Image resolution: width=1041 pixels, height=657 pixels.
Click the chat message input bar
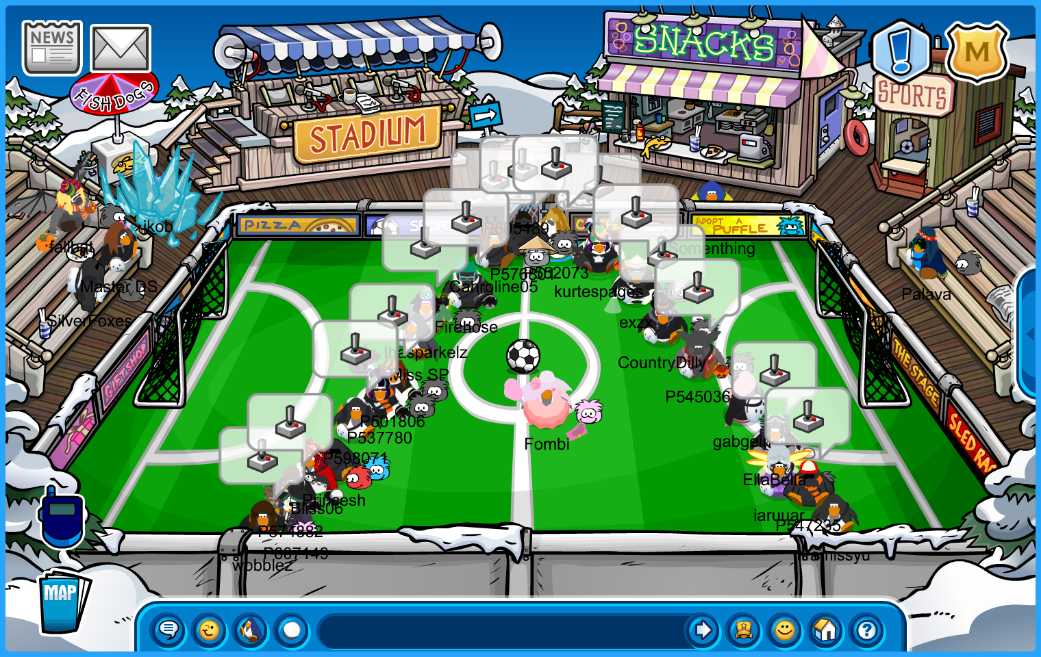(500, 631)
